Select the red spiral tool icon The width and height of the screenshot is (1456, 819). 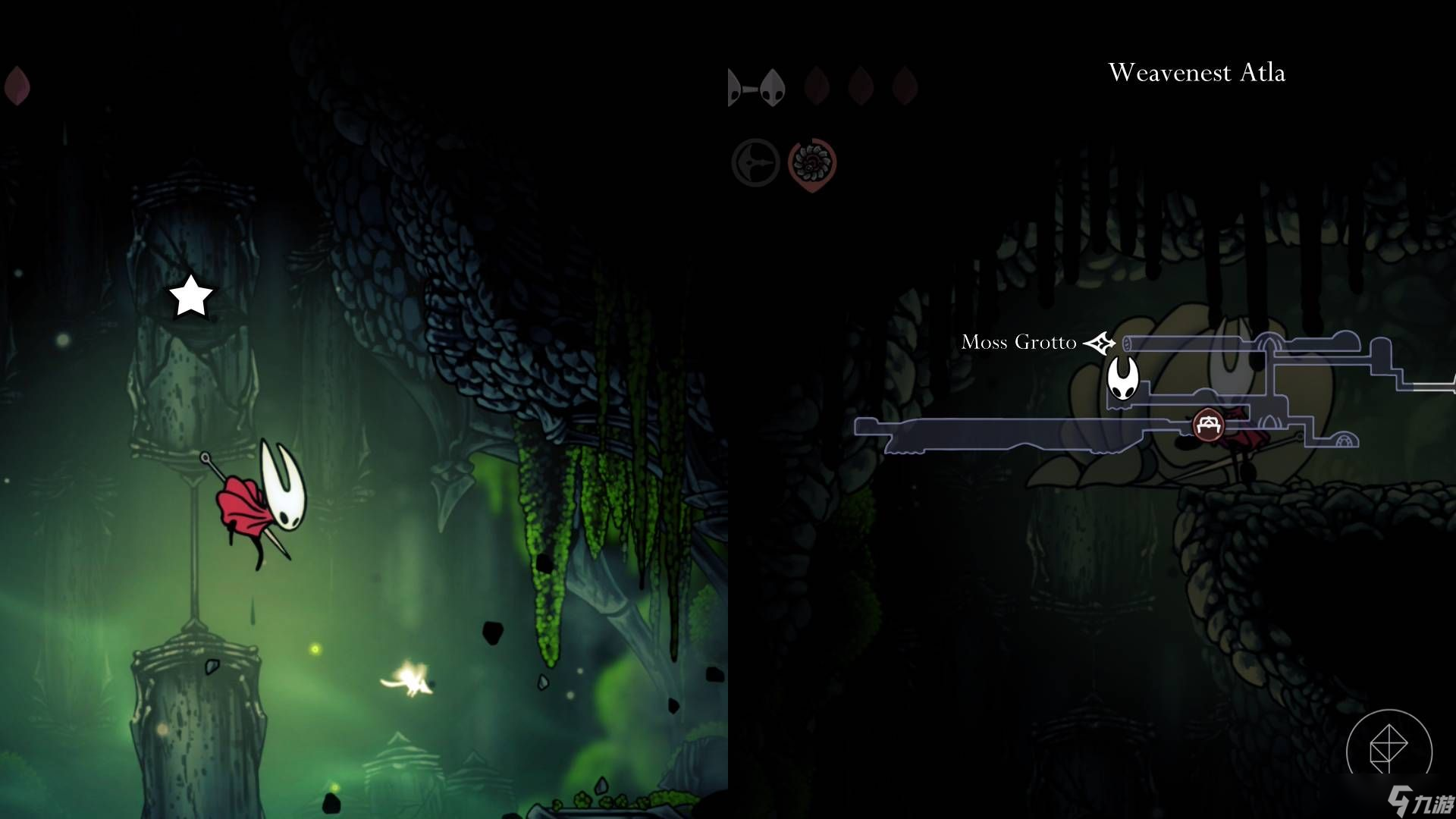tap(811, 163)
